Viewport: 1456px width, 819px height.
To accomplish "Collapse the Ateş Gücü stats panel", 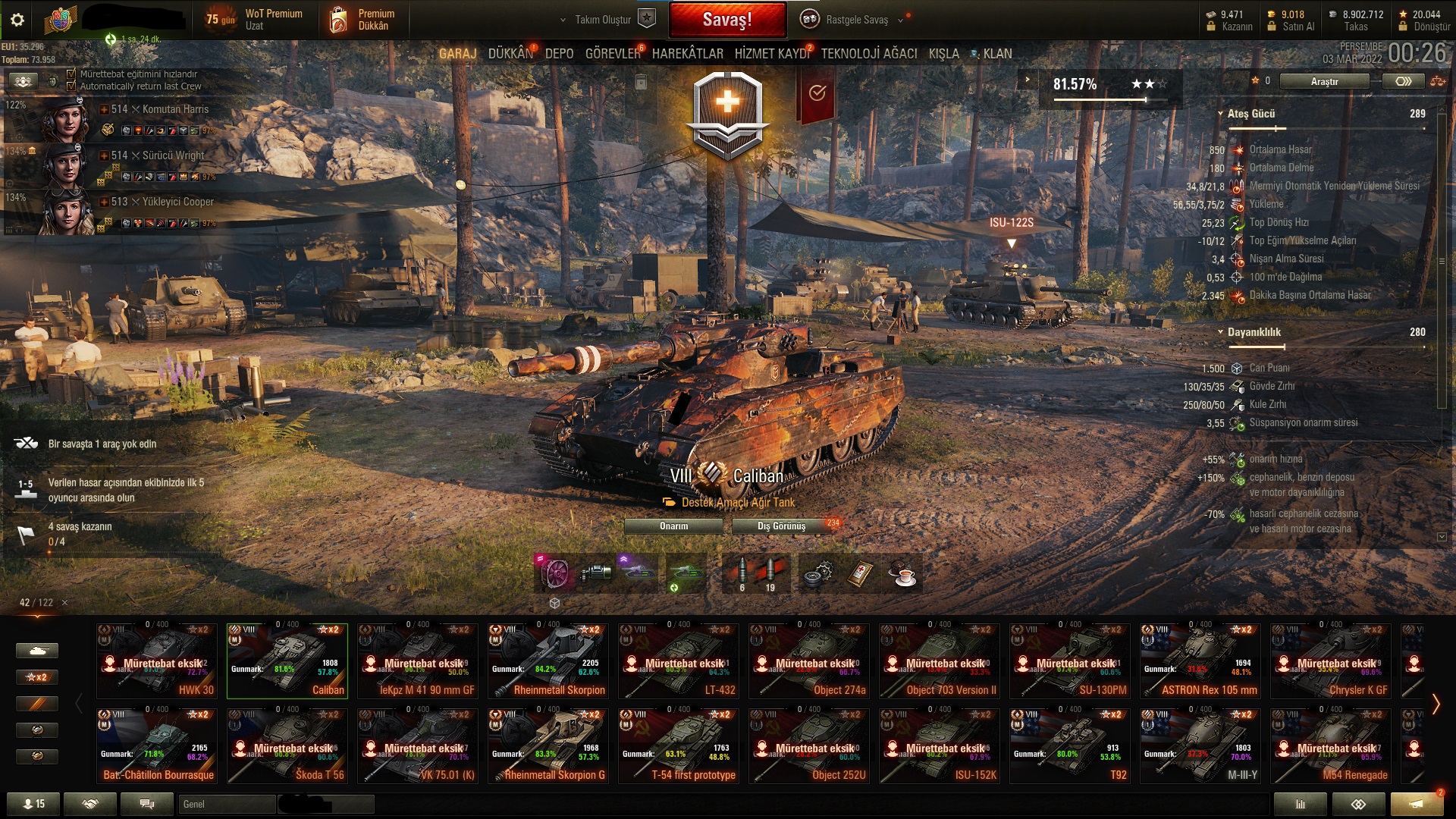I will [x=1222, y=112].
